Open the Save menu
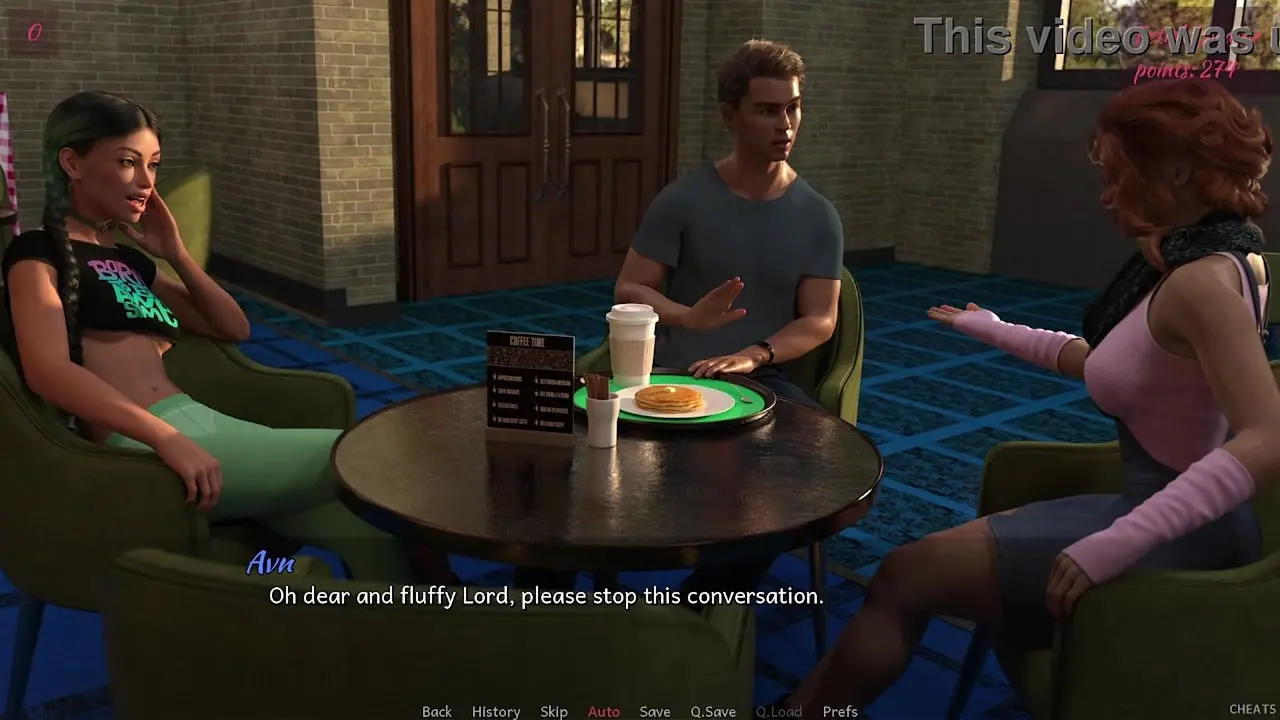The width and height of the screenshot is (1280, 720). 655,711
